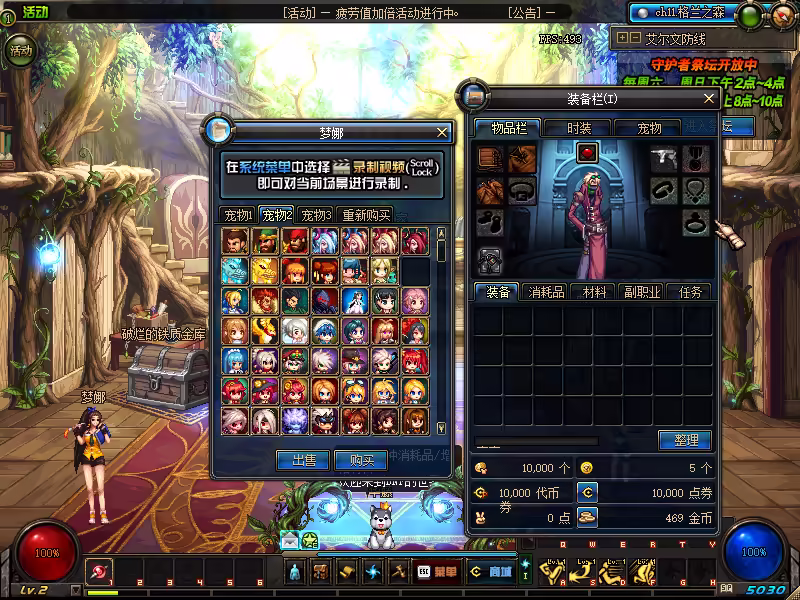Open the 商城 shop button
Screen dimensions: 800x600
click(x=490, y=571)
